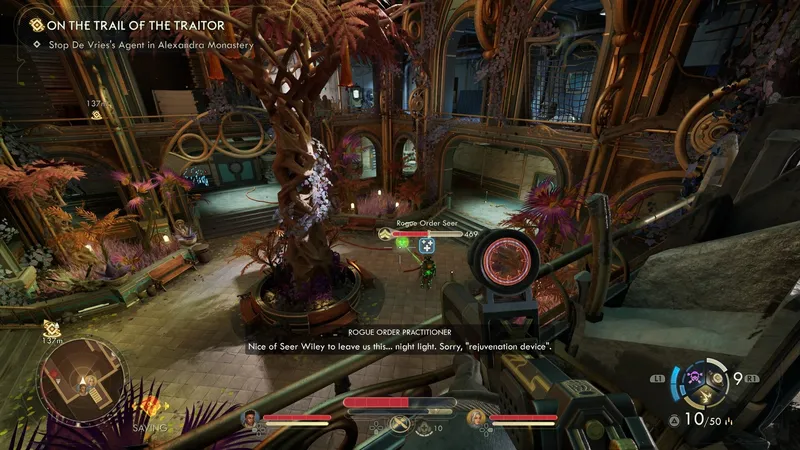Click the dark-haired companion portrait
Viewport: 800px width, 450px height.
point(250,417)
